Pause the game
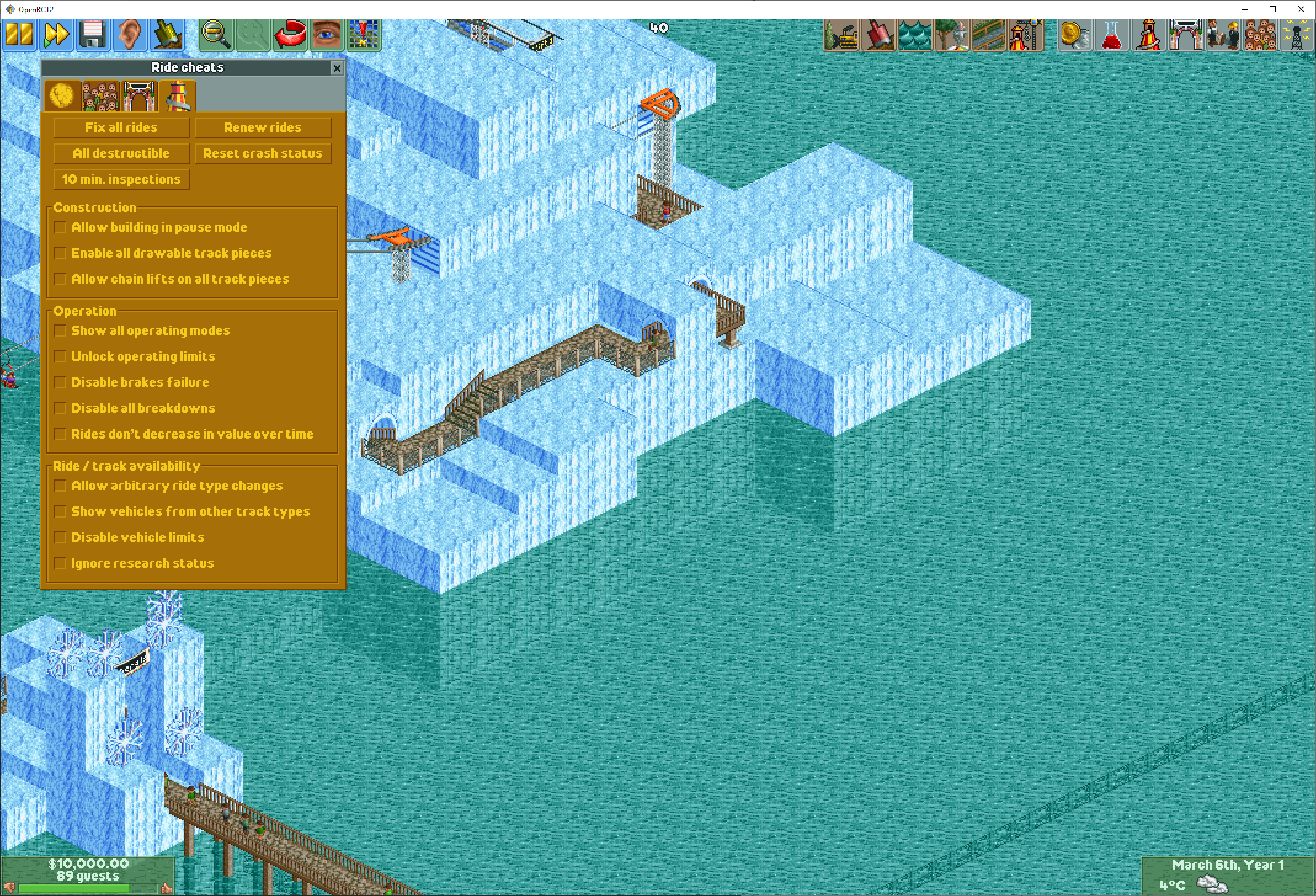Viewport: 1316px width, 896px height. click(18, 34)
